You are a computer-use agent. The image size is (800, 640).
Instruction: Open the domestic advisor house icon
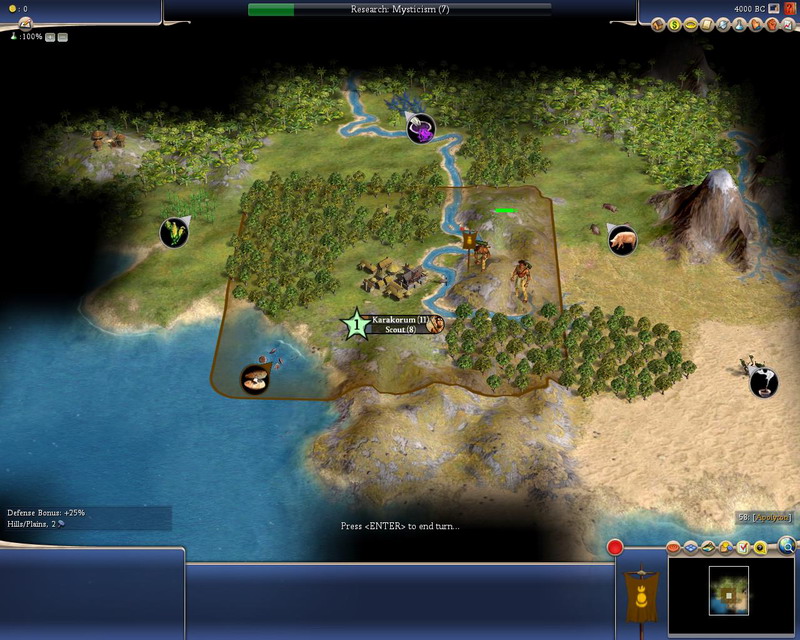tap(659, 24)
